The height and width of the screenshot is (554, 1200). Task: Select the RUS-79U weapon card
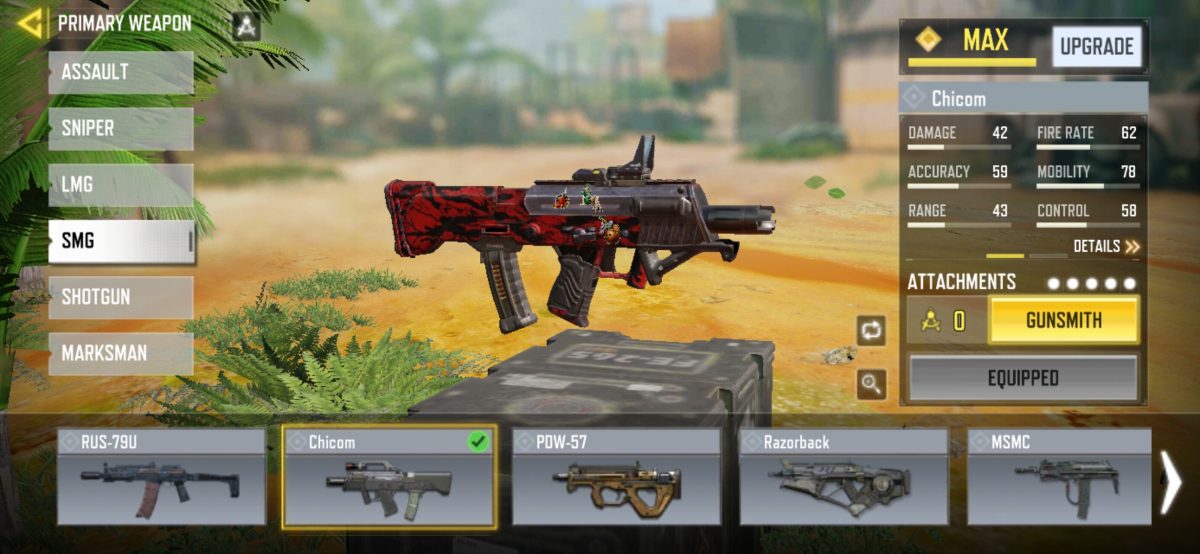161,477
